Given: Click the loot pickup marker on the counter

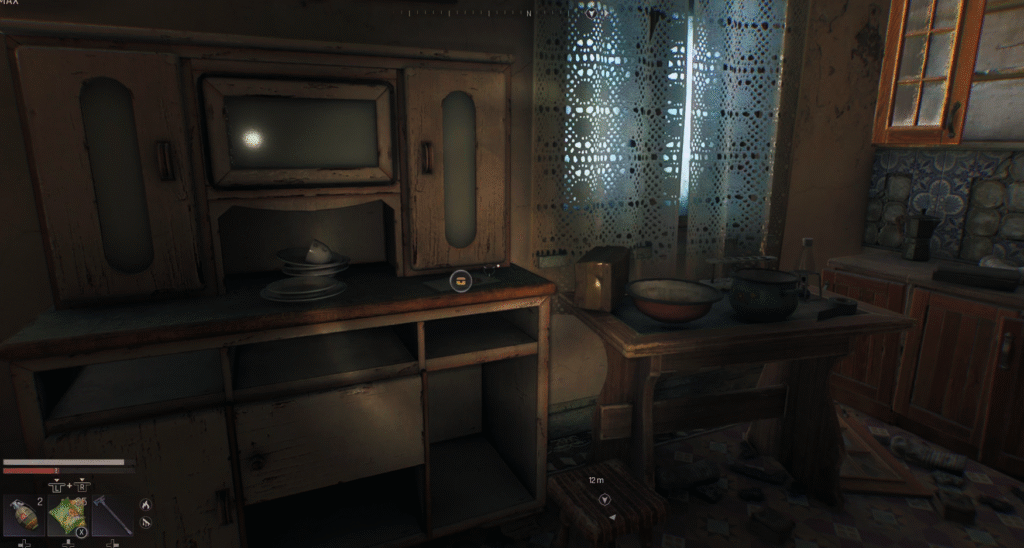Looking at the screenshot, I should 460,281.
